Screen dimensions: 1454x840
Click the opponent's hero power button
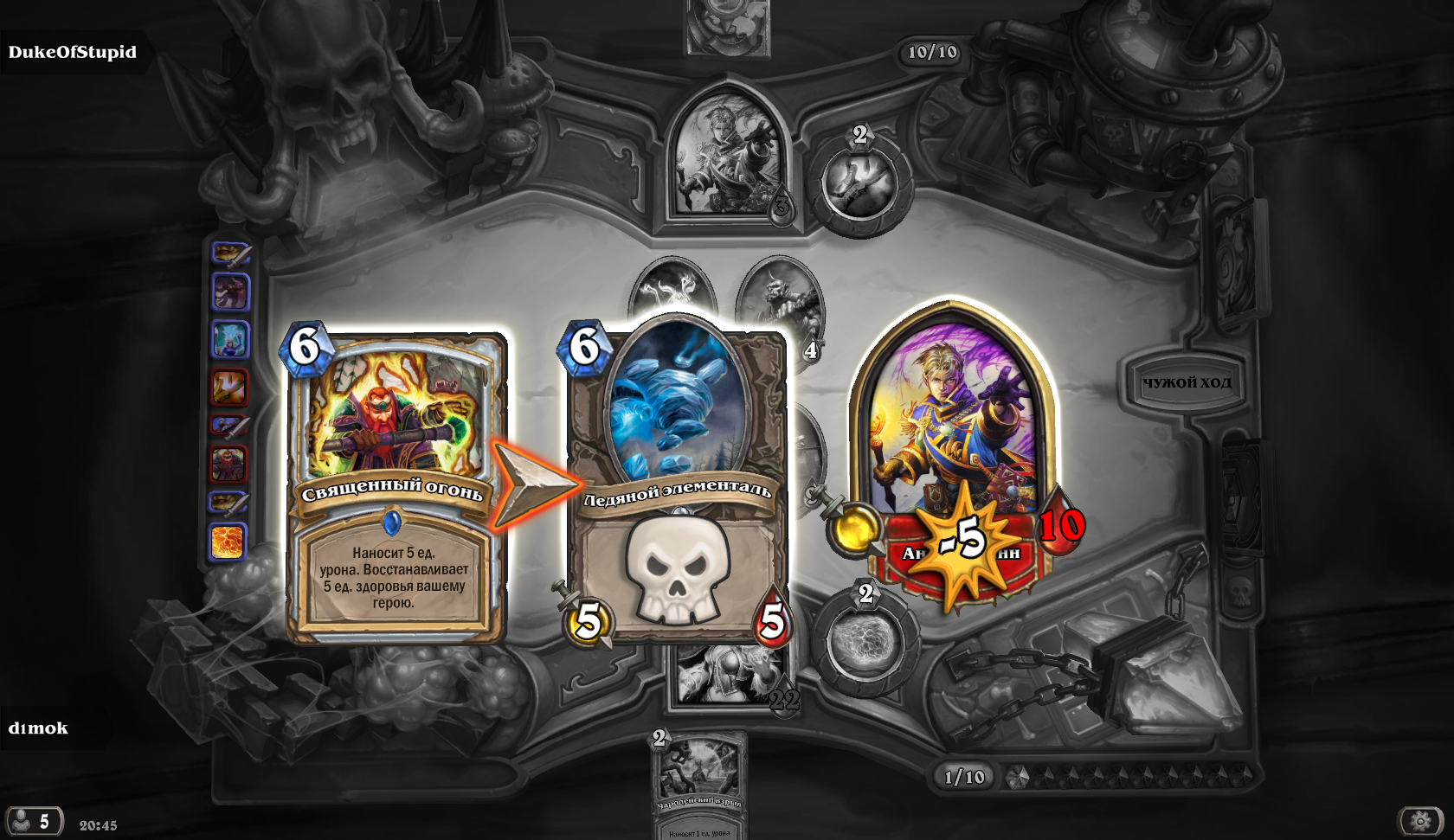[x=860, y=182]
